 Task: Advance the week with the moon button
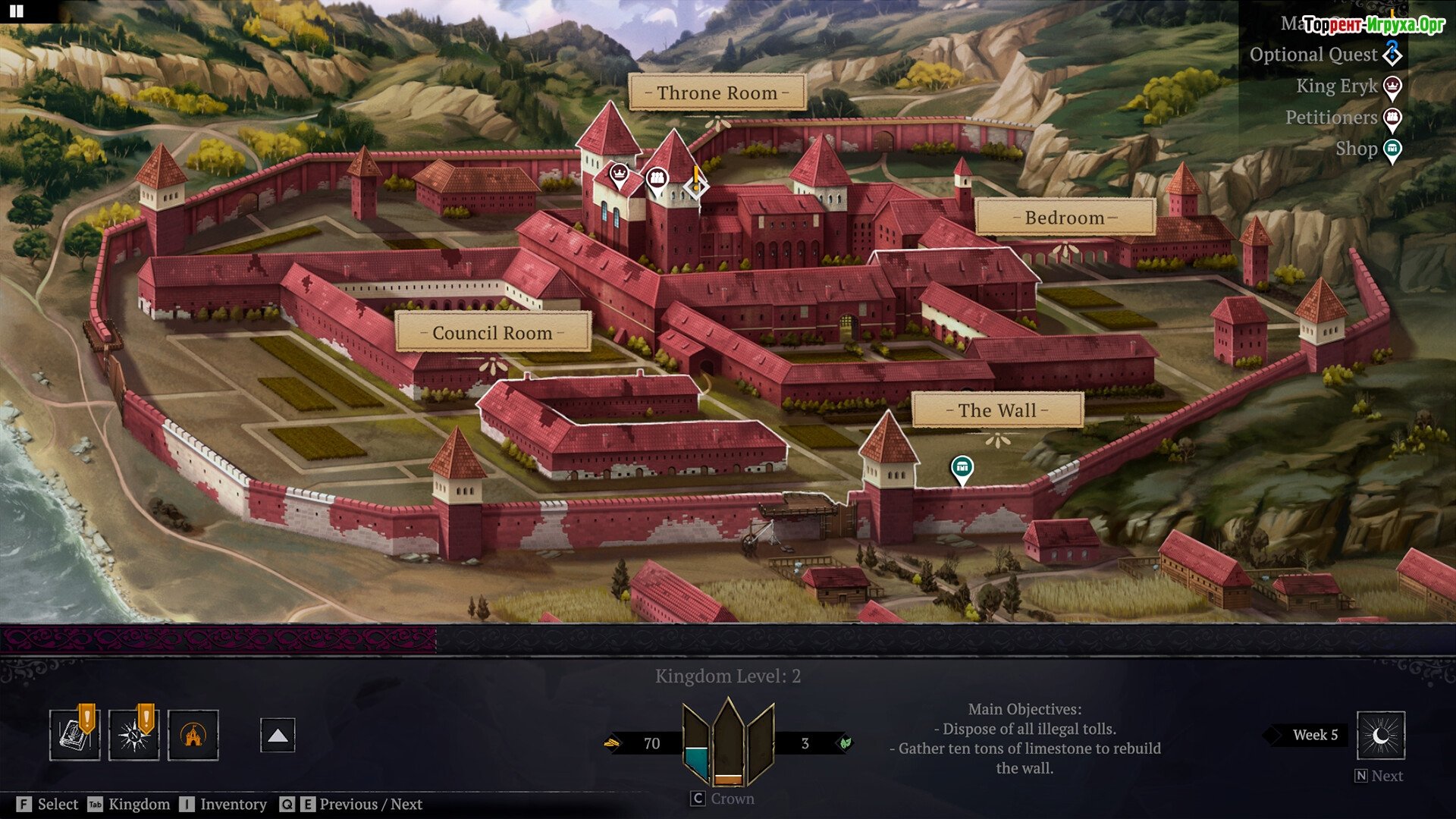1380,736
